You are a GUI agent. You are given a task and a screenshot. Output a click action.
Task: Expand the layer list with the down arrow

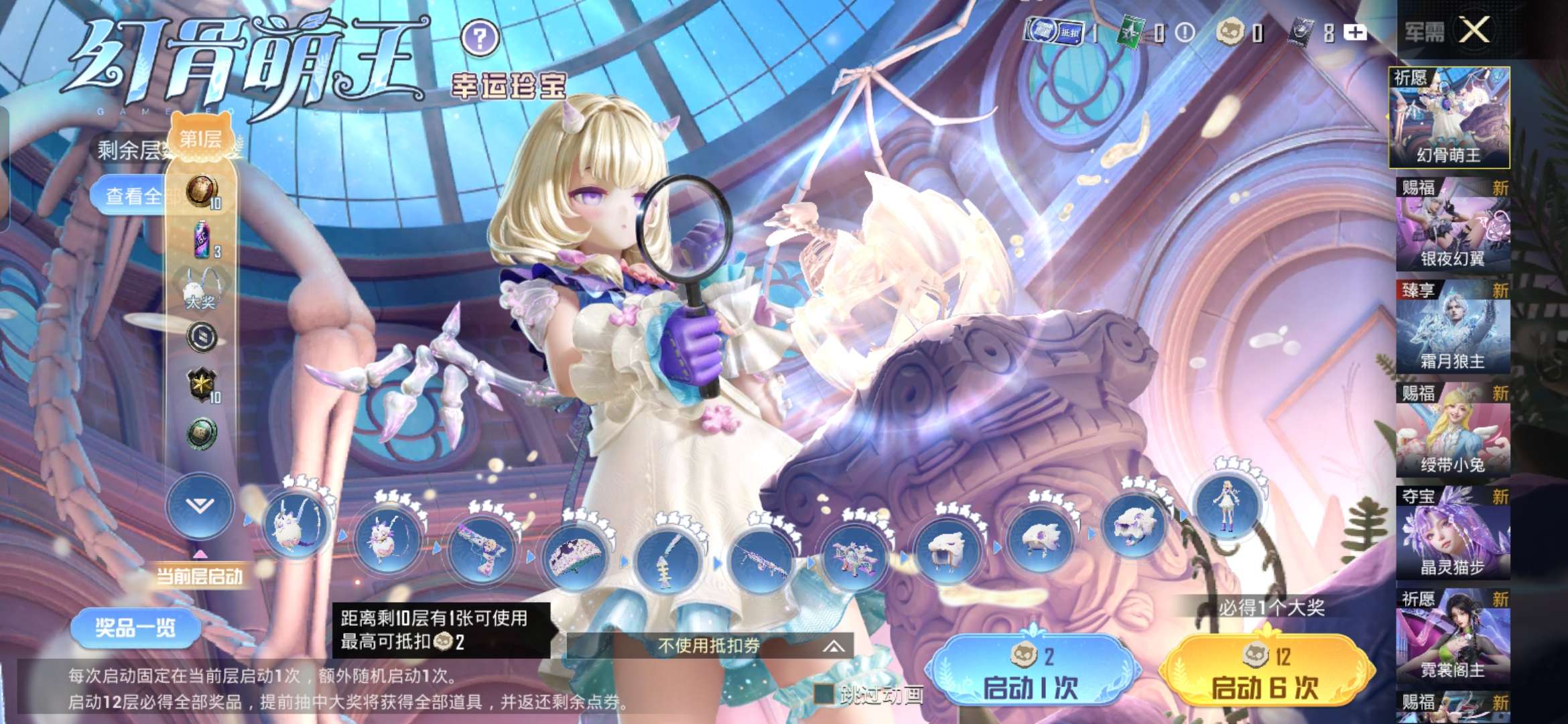tap(200, 506)
